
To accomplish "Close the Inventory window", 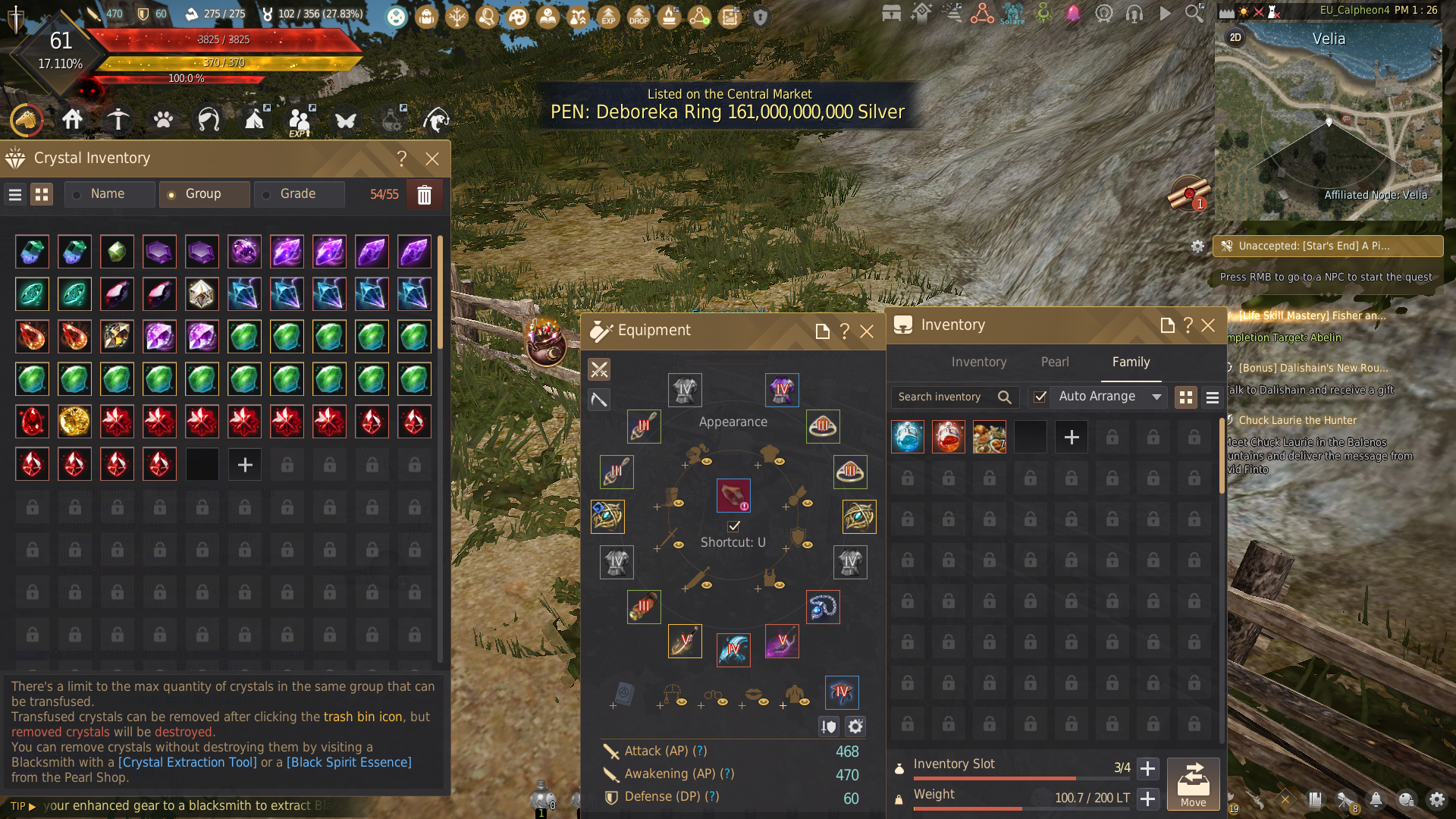I will 1208,325.
